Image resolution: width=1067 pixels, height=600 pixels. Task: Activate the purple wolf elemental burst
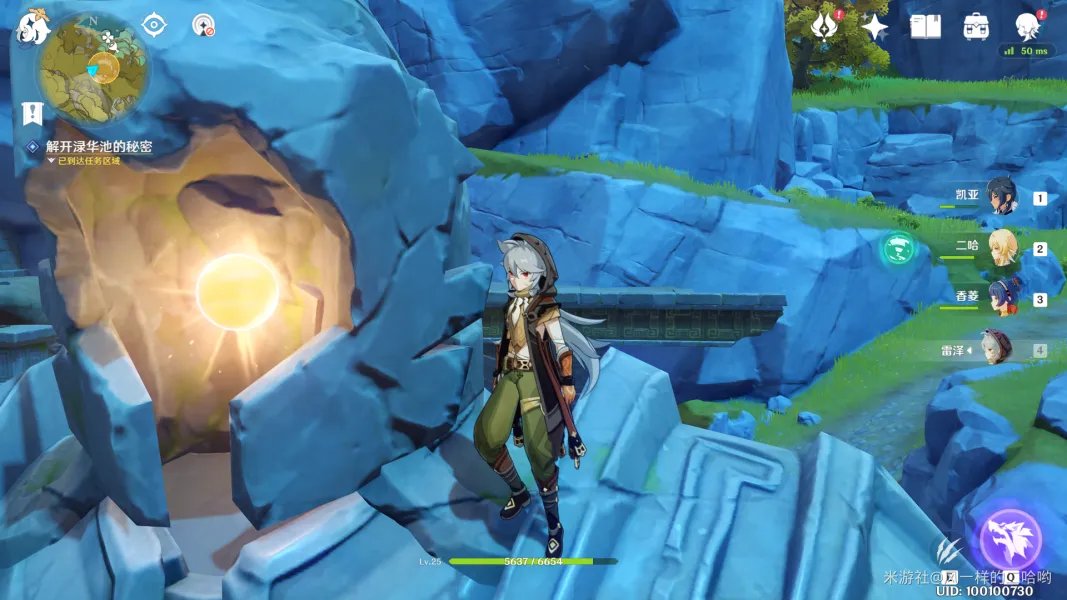coord(1010,539)
